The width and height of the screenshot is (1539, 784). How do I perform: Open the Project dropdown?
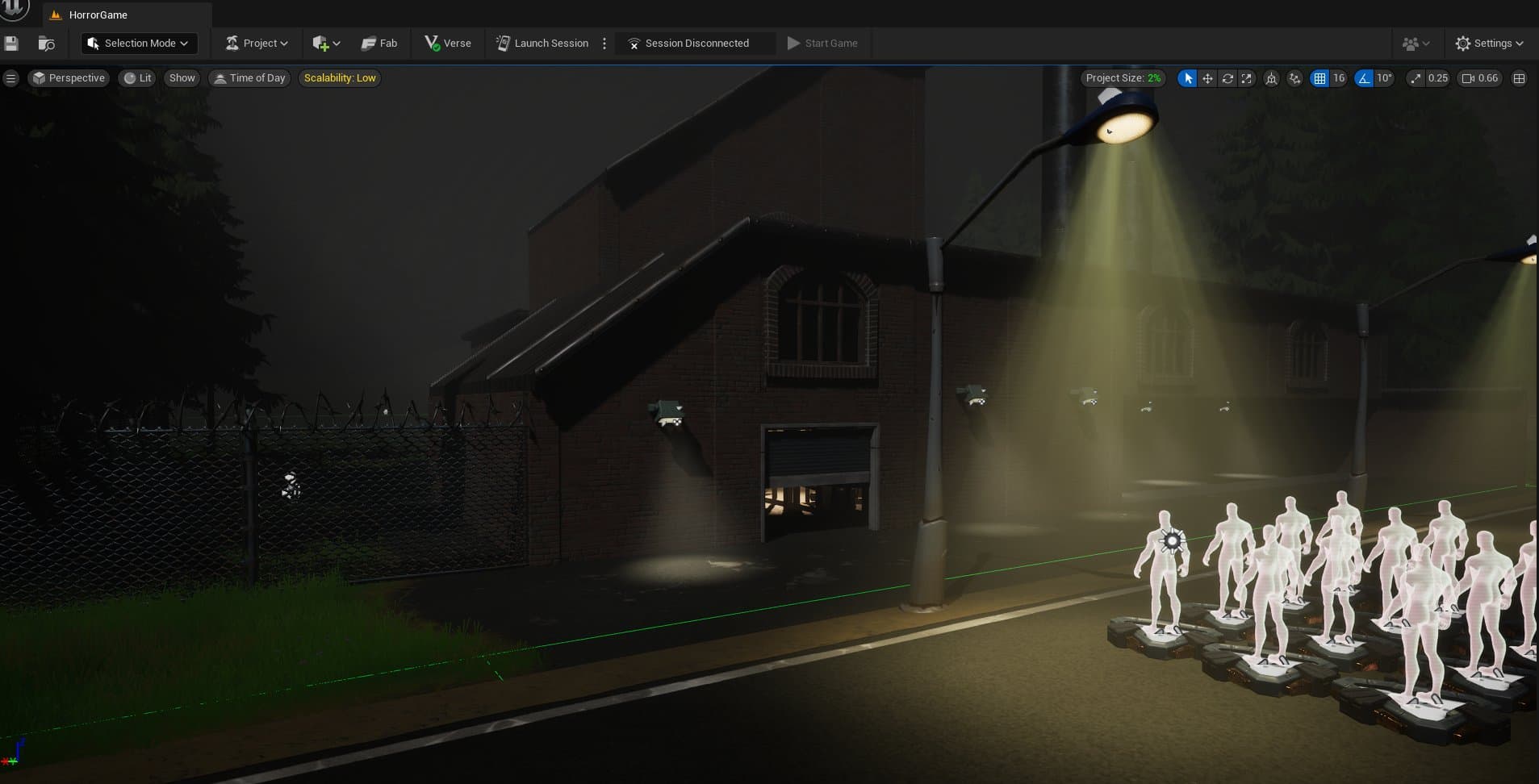click(x=256, y=43)
